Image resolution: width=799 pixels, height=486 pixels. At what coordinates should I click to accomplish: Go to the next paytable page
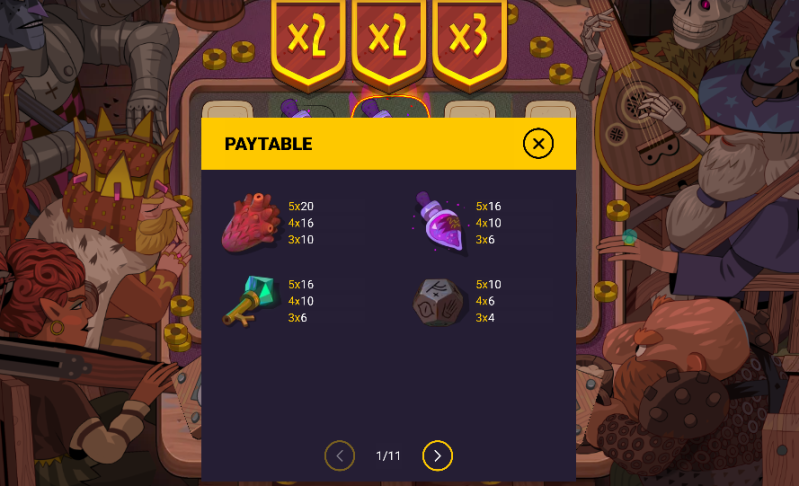click(437, 456)
